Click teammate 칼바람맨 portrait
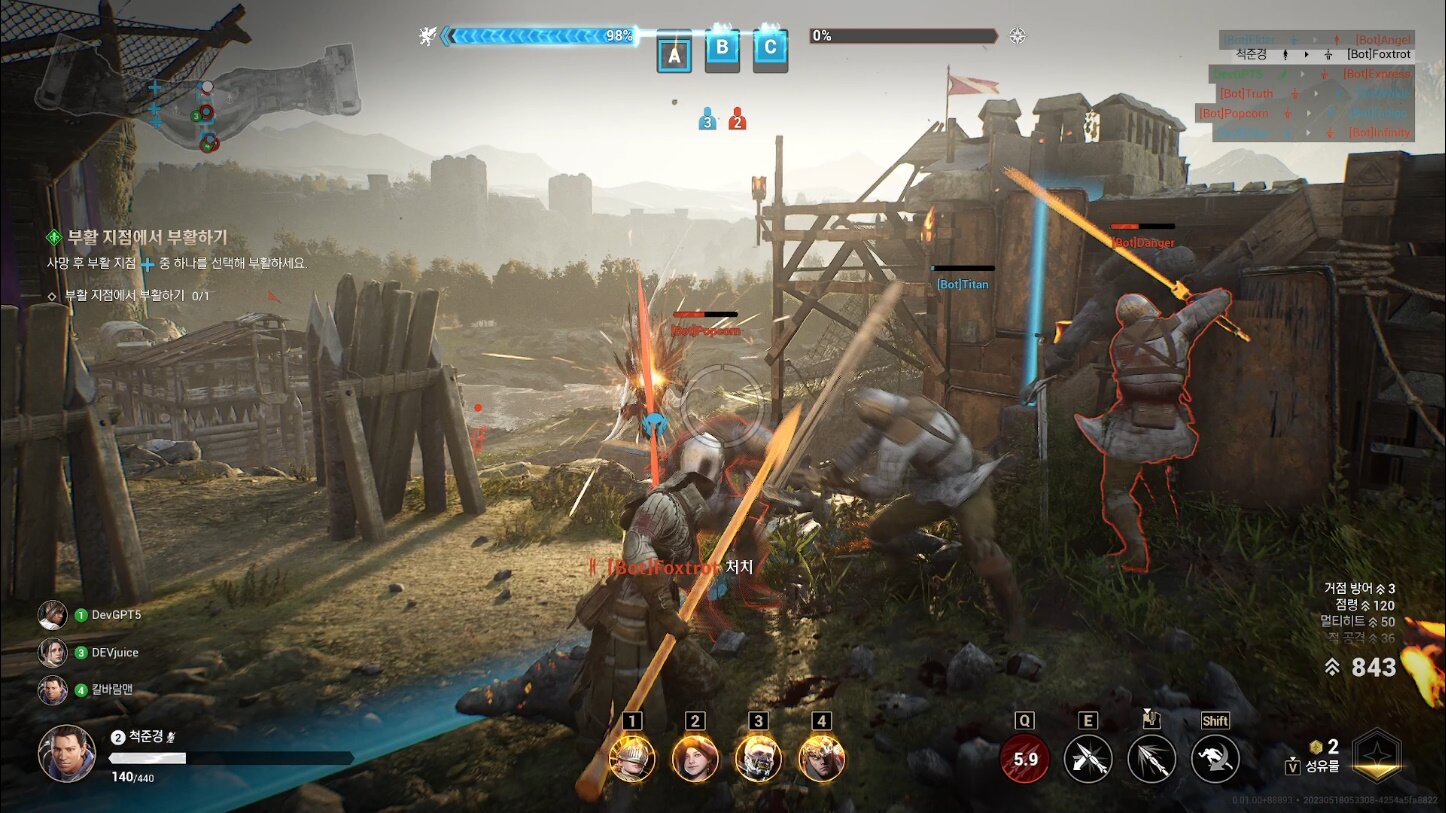 [x=53, y=690]
